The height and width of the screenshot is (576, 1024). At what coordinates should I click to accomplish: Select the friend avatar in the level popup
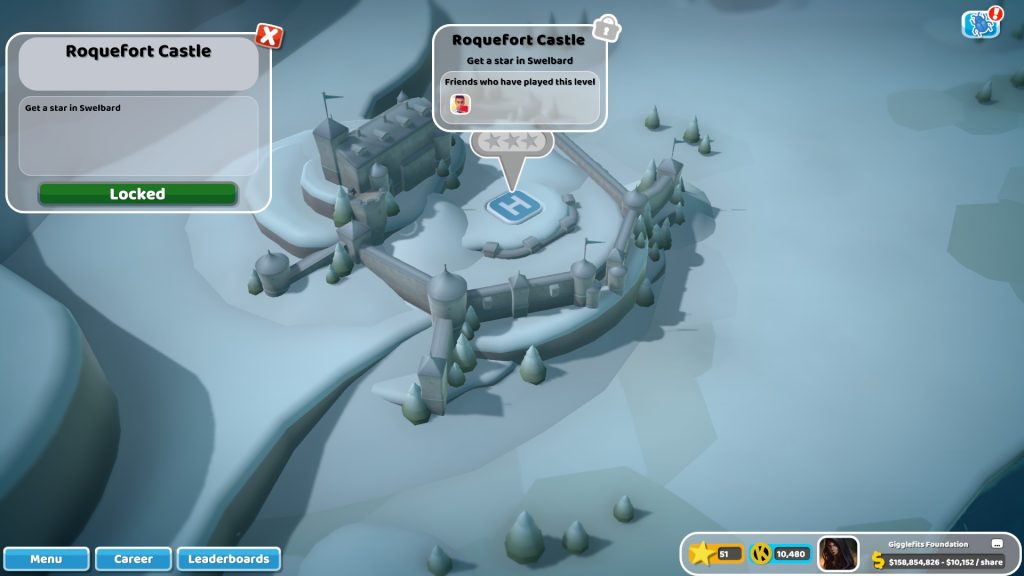[x=460, y=103]
